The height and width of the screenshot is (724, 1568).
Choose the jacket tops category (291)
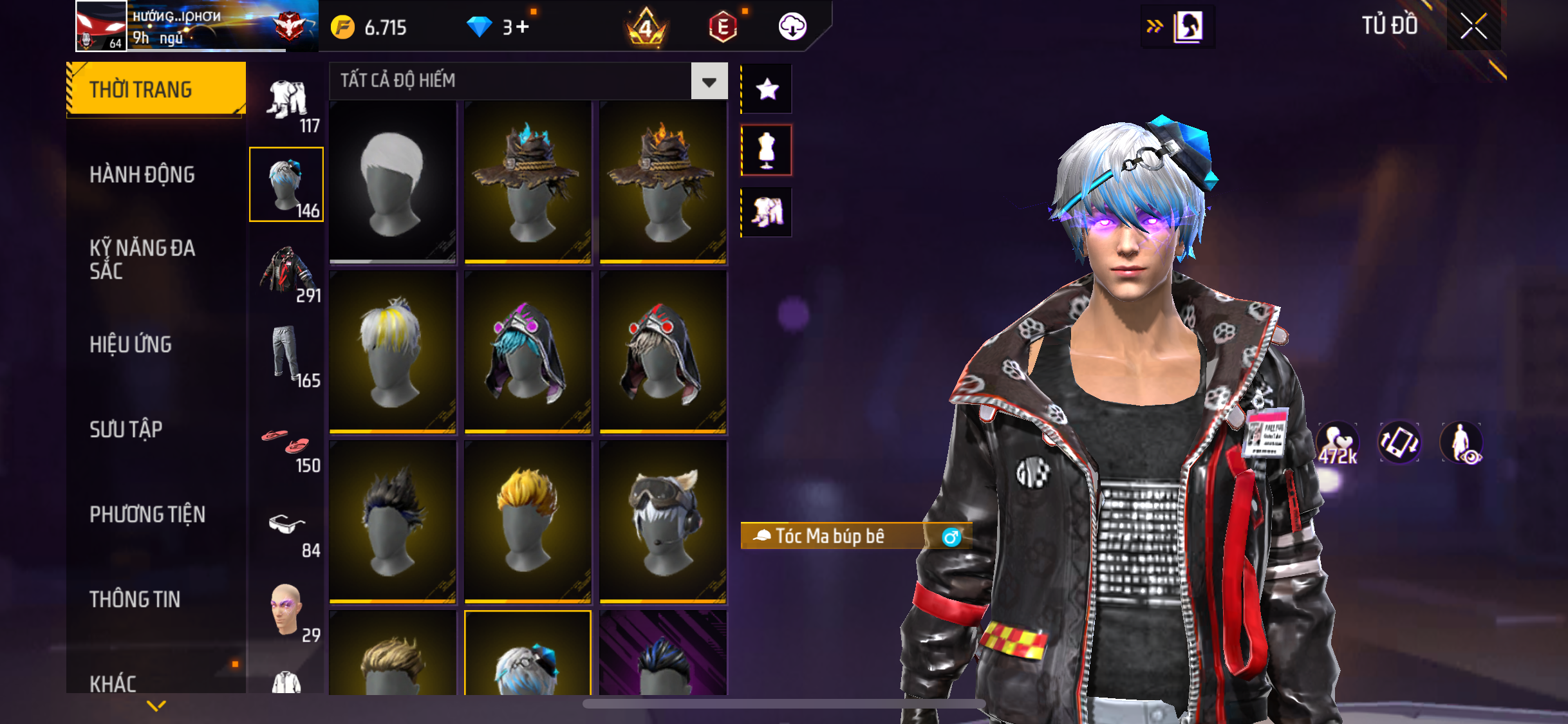click(287, 272)
